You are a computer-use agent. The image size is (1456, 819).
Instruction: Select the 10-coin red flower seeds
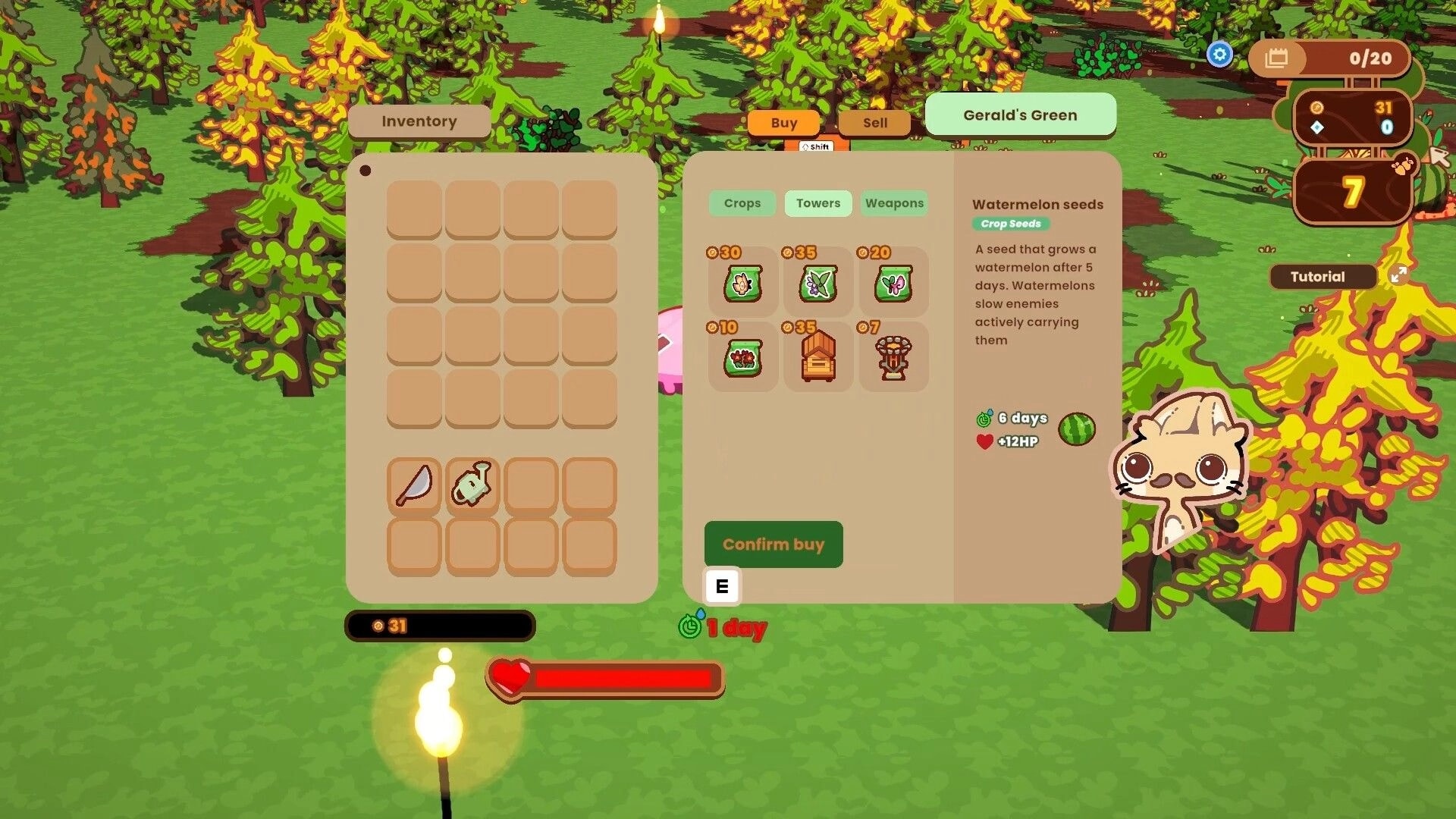click(742, 356)
